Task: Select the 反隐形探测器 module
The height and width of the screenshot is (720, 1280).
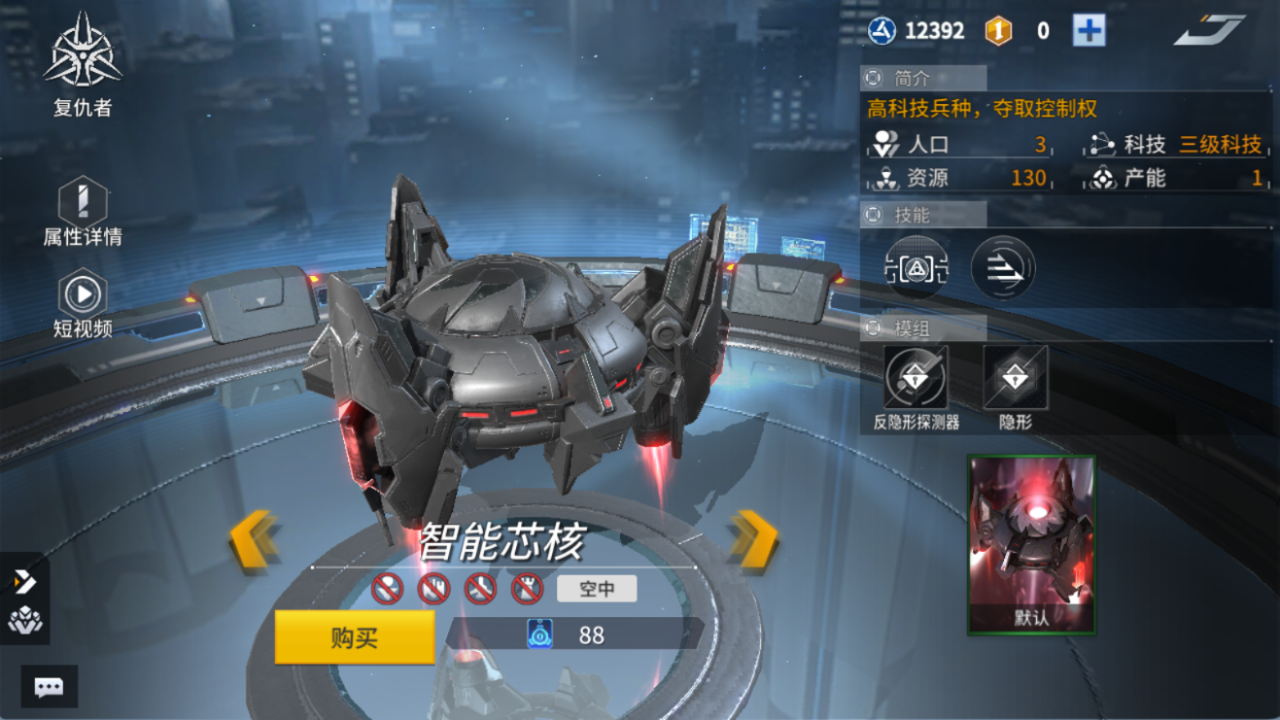Action: click(x=916, y=378)
